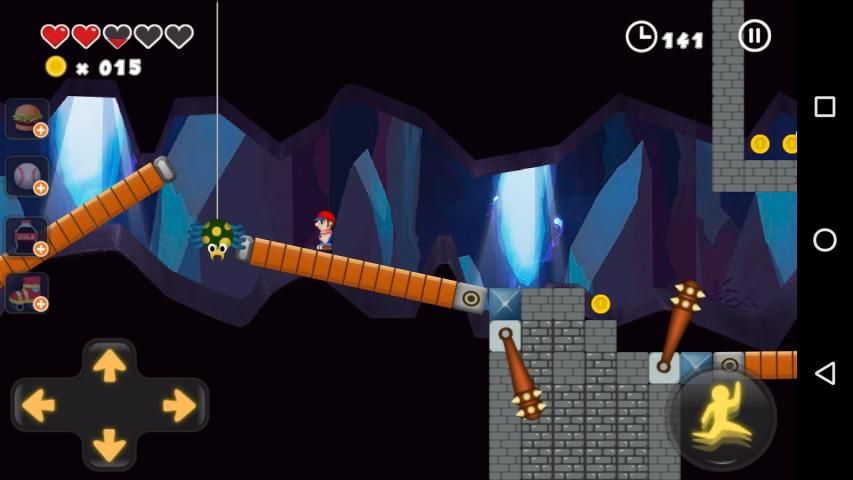The height and width of the screenshot is (480, 853).
Task: Use the burger power-up
Action: coord(27,118)
